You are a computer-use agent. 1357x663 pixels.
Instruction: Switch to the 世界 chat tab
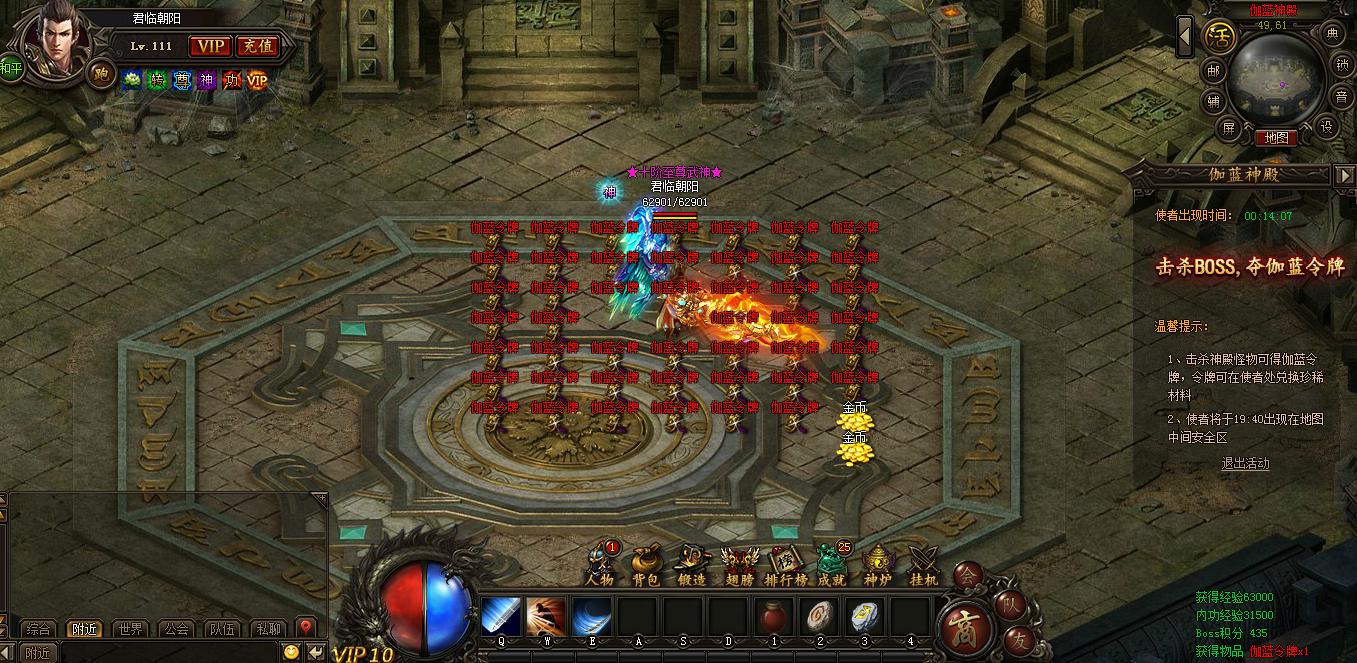click(130, 629)
